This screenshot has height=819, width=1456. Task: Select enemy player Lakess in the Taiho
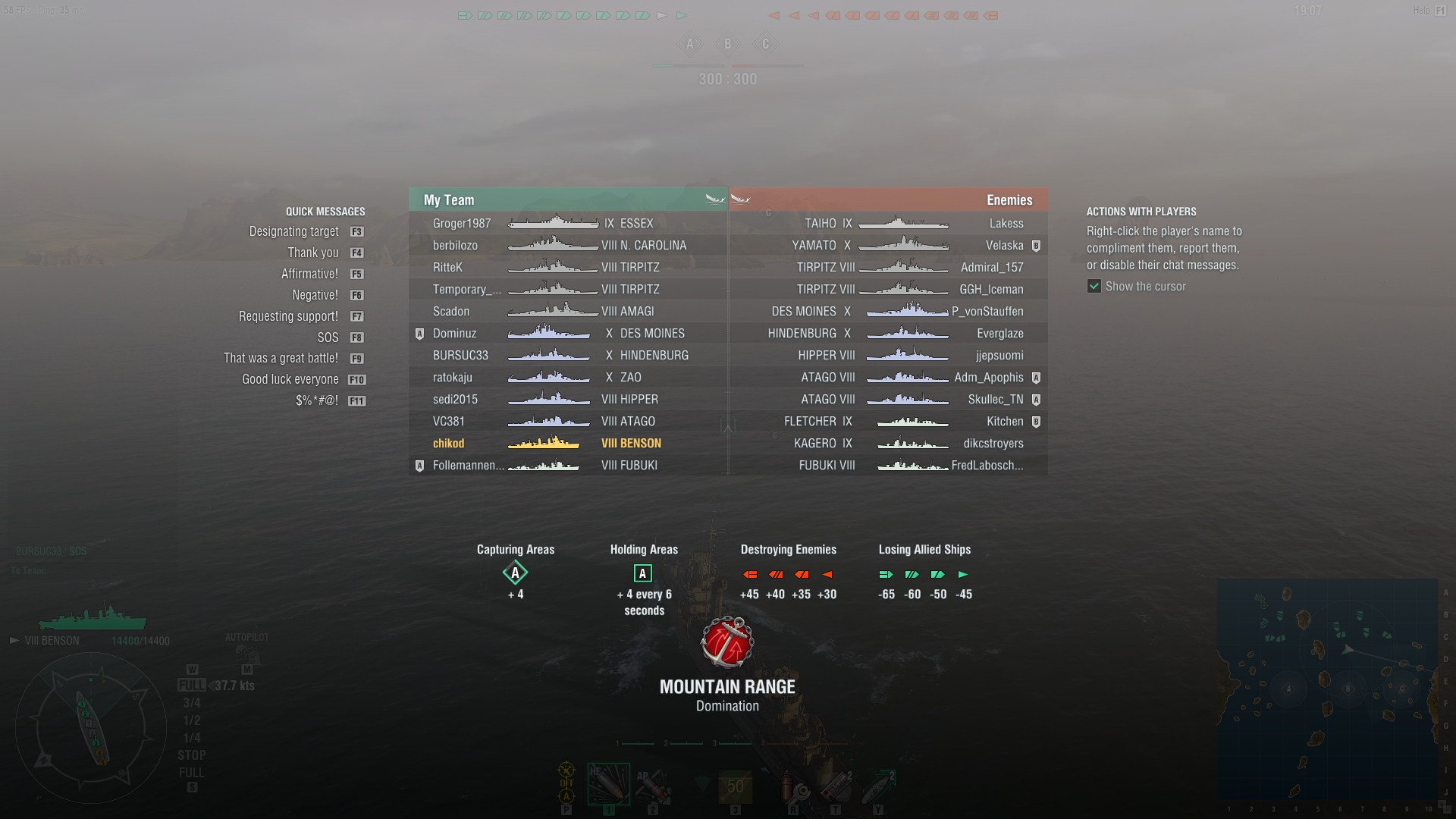coord(1006,224)
